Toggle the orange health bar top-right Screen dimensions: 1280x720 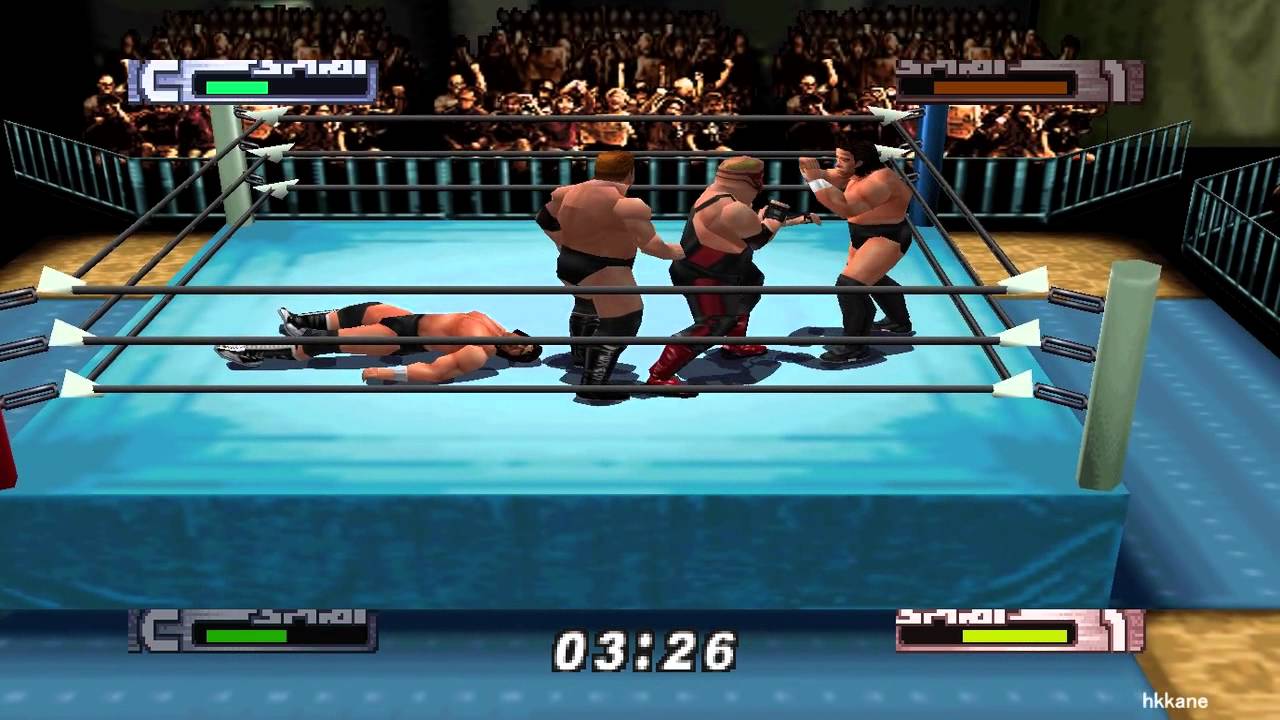[x=1000, y=88]
